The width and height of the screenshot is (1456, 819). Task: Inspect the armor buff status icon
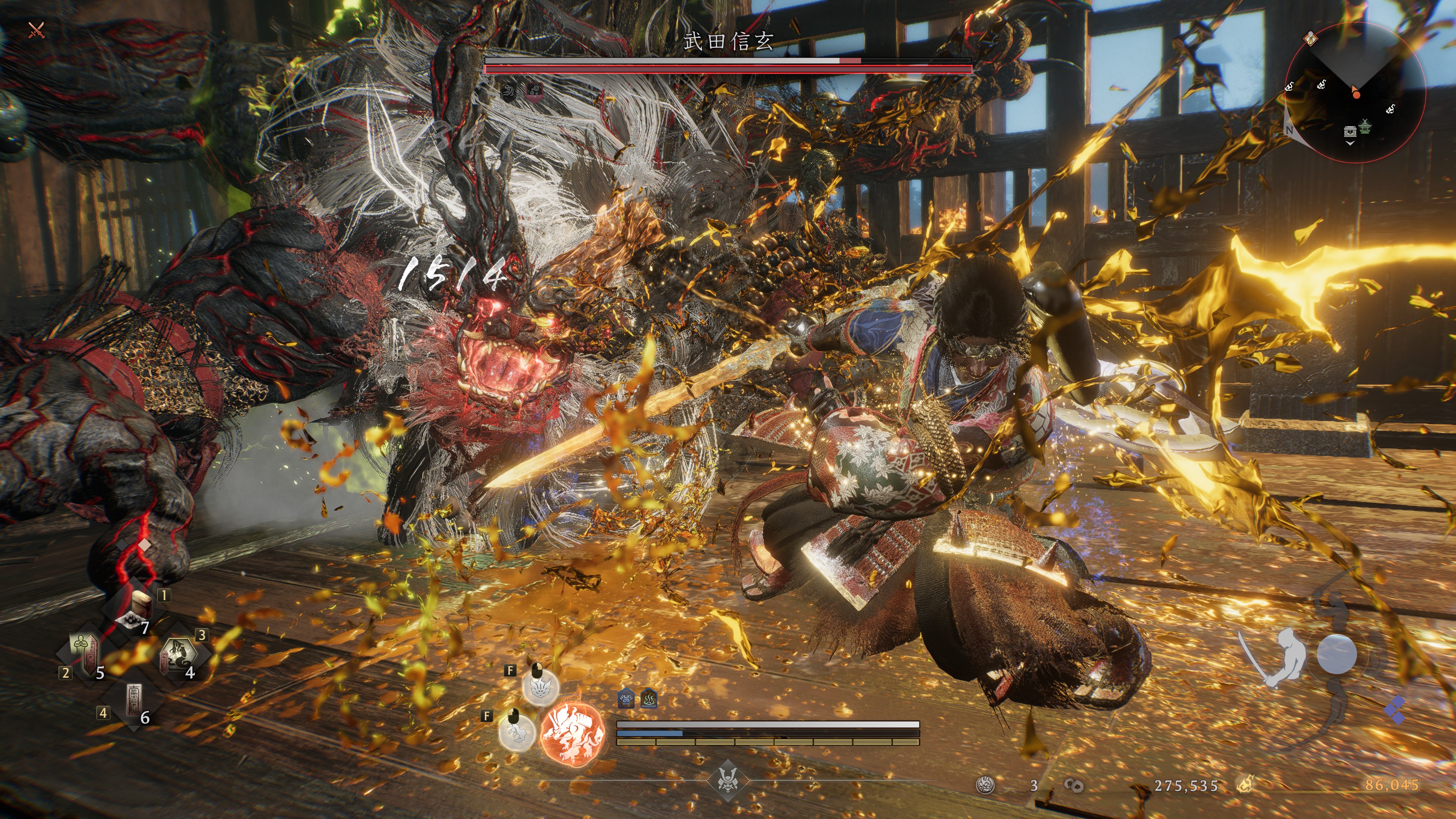pyautogui.click(x=626, y=699)
